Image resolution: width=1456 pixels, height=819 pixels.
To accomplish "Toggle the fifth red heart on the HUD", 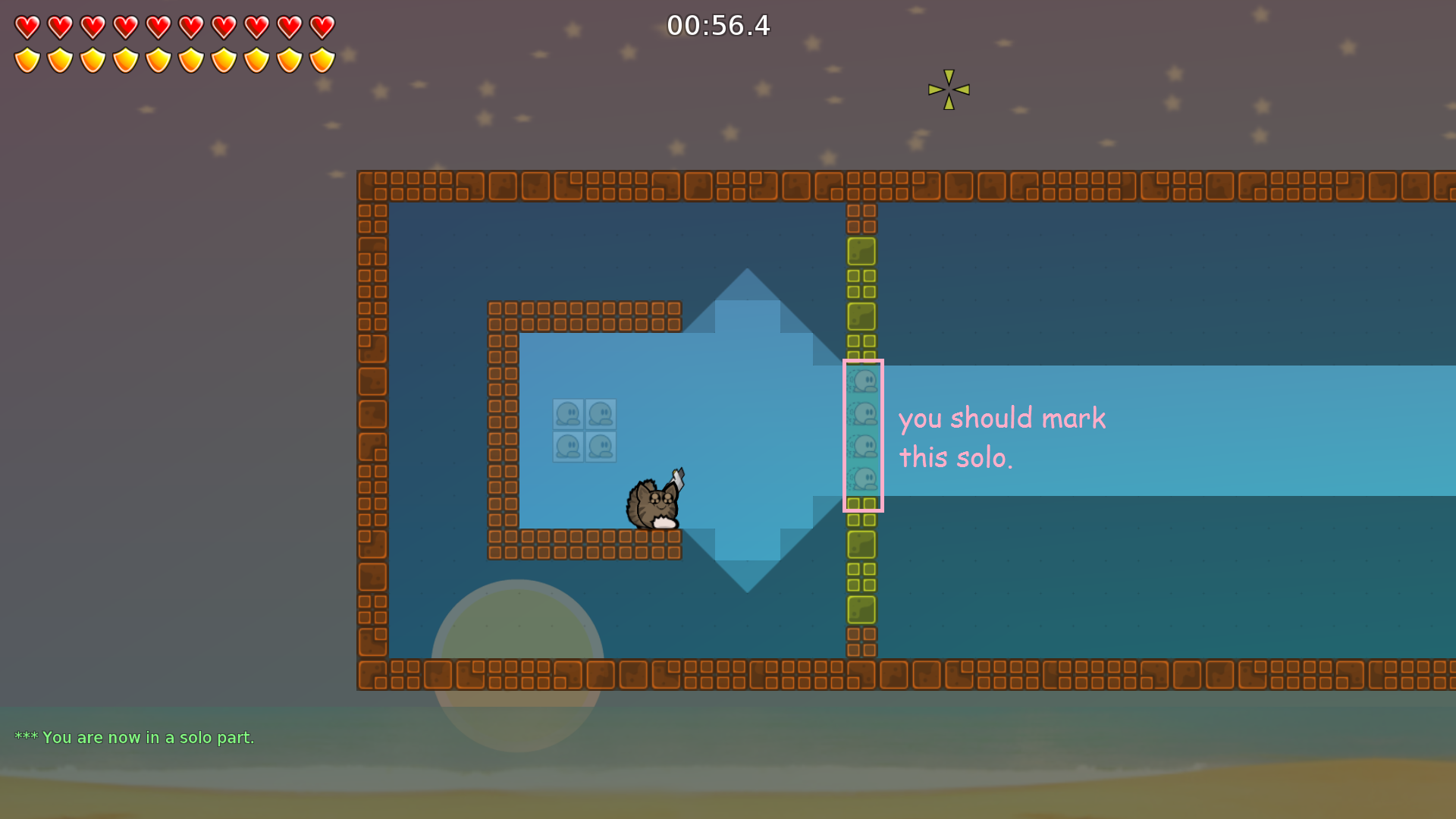I will pos(158,27).
